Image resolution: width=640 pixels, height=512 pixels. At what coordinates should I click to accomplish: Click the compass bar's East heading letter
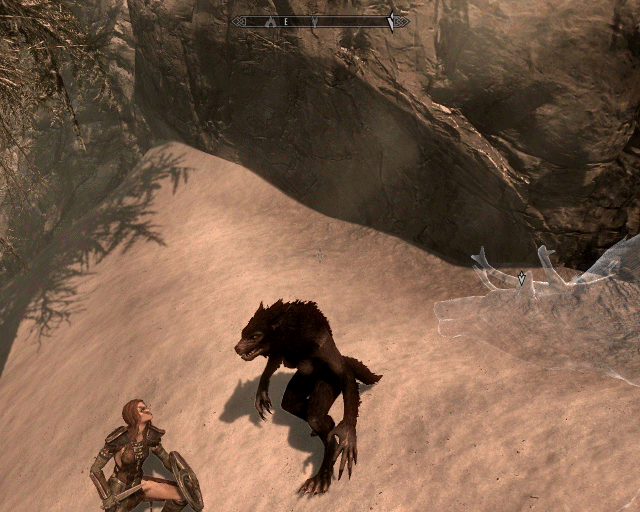click(286, 21)
